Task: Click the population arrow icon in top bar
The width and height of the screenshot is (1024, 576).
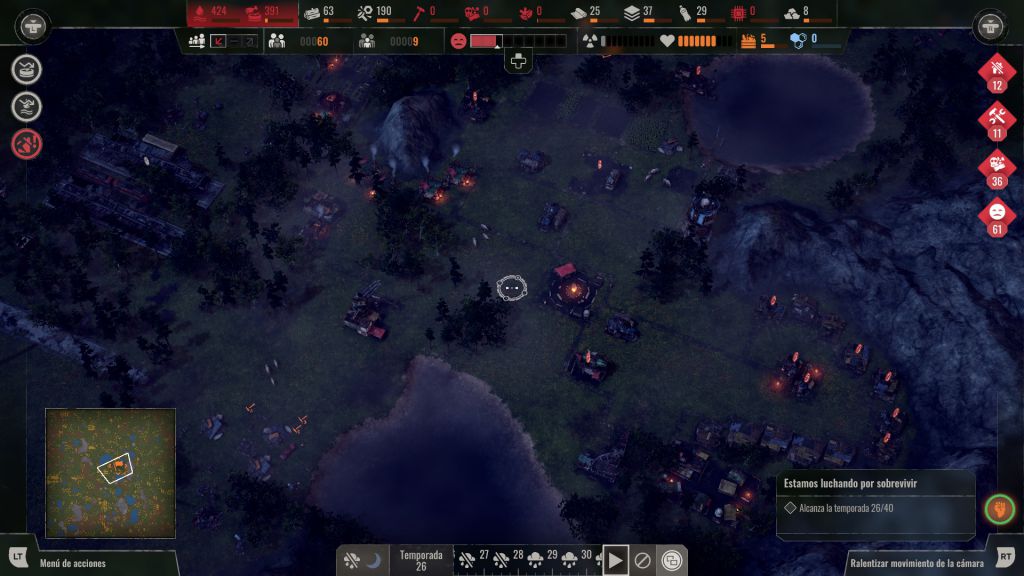Action: click(x=217, y=41)
